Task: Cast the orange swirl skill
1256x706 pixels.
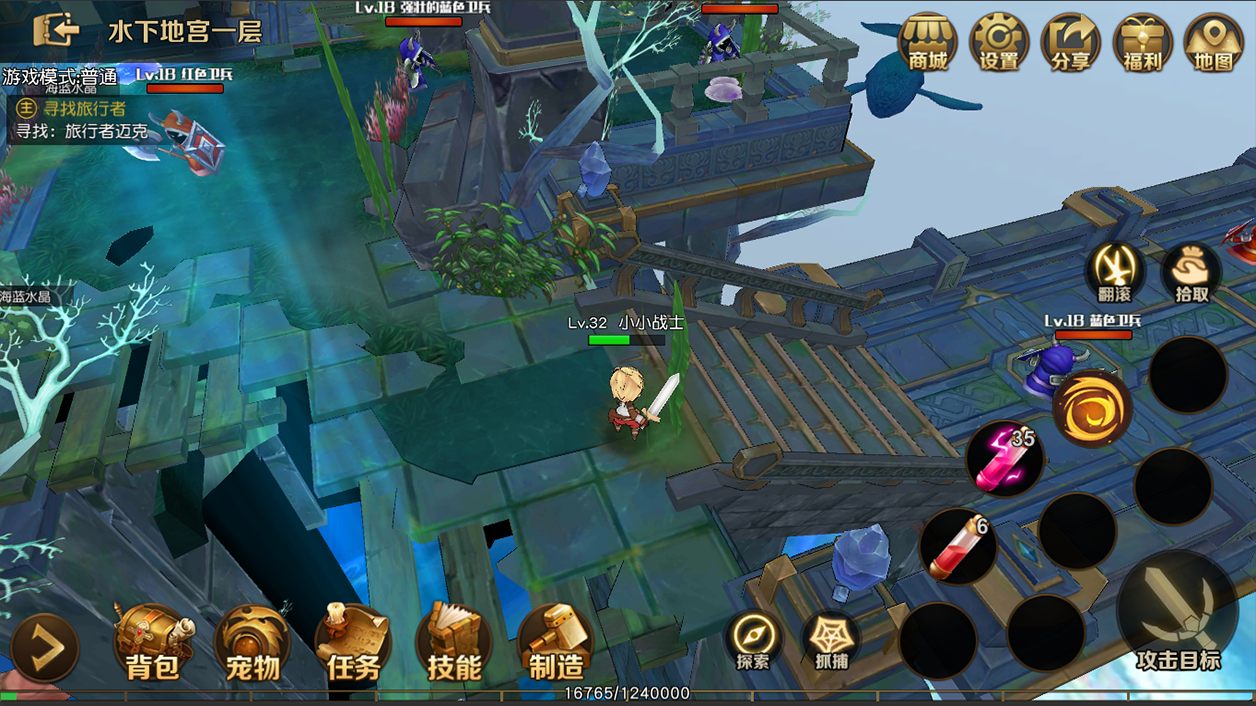Action: 1092,409
